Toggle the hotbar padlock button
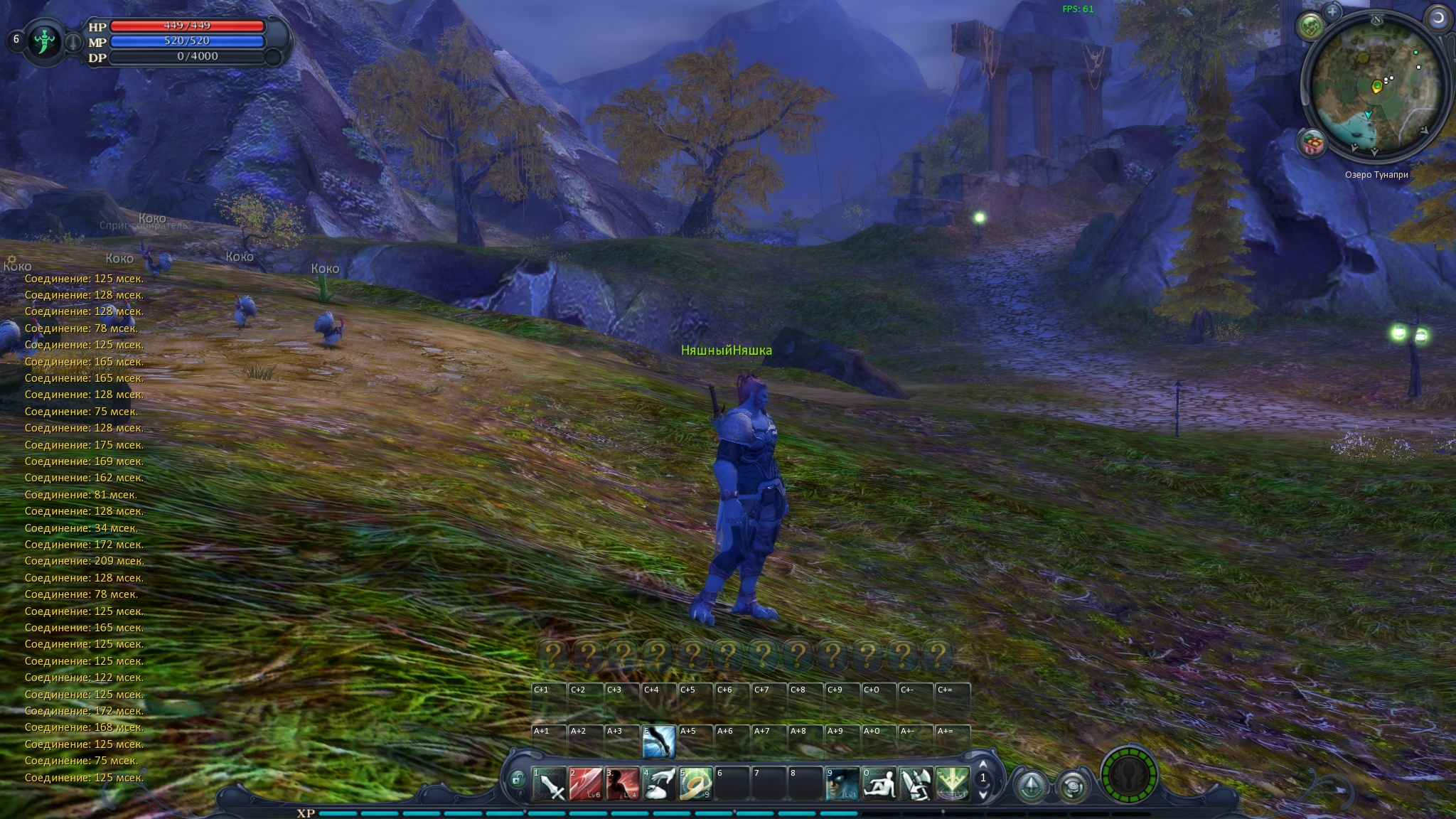This screenshot has height=819, width=1456. pos(518,779)
